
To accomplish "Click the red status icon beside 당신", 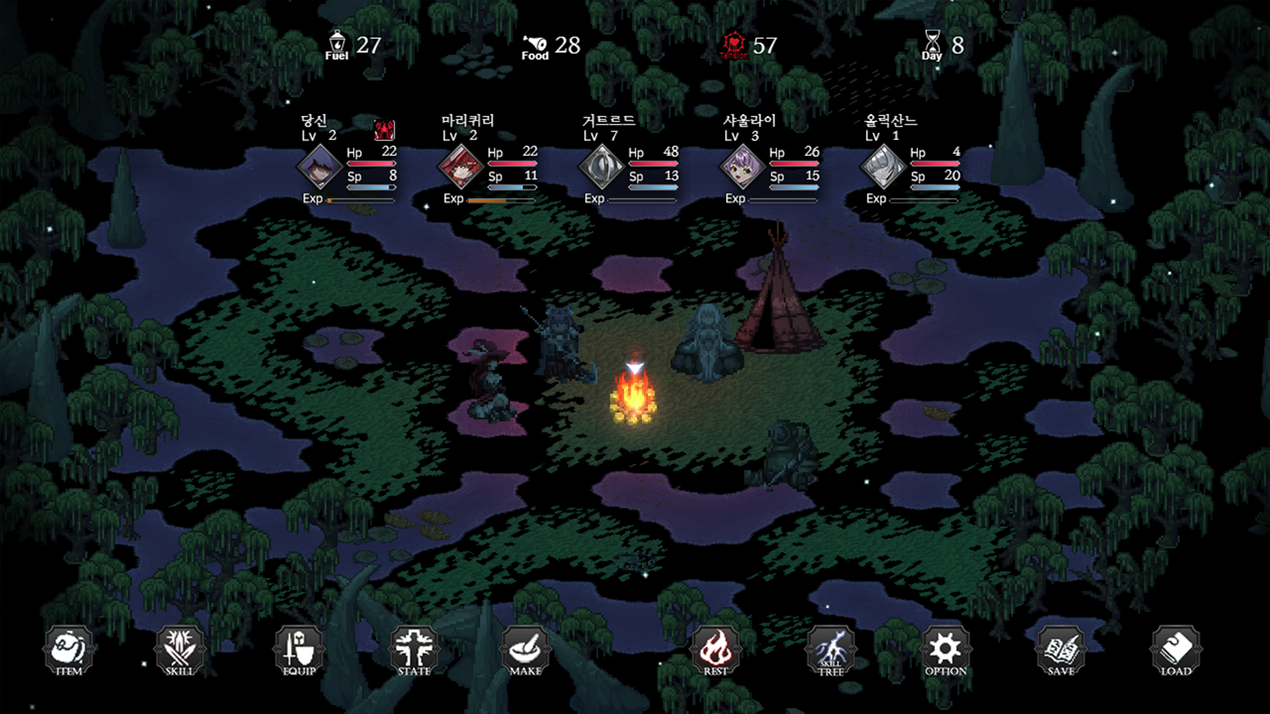I will (384, 130).
